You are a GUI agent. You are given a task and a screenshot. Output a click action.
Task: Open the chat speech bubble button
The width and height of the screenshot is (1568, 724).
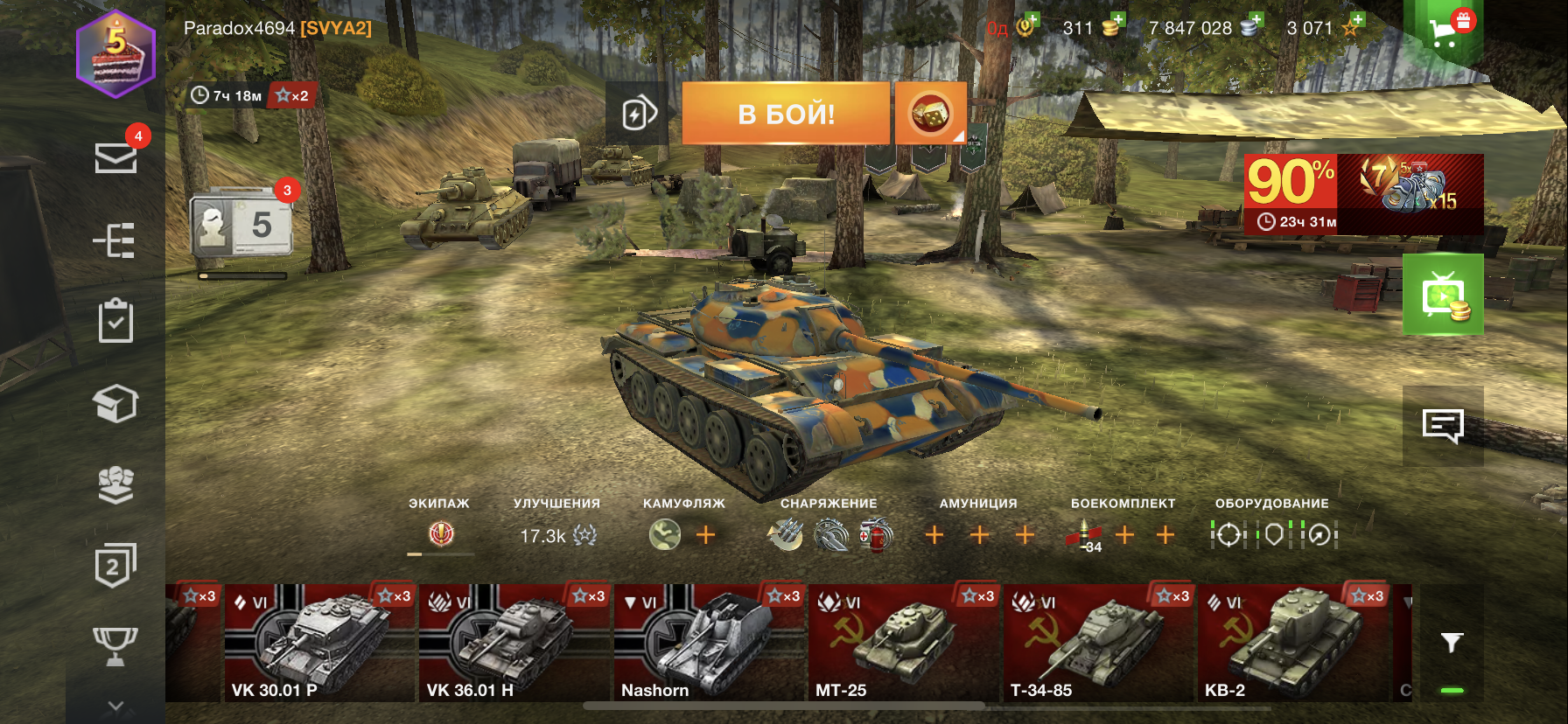tap(1443, 426)
